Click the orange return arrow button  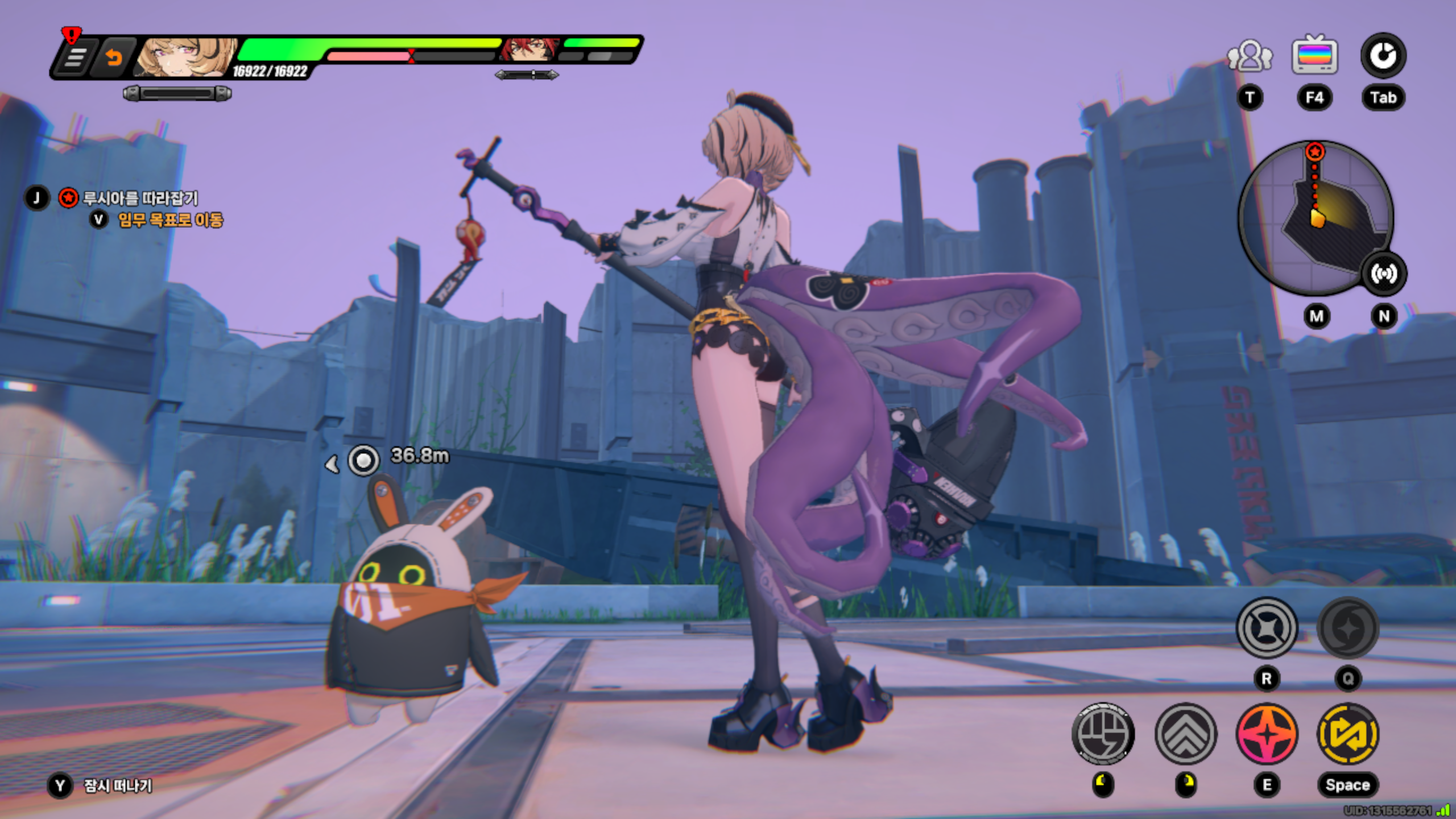click(x=114, y=57)
